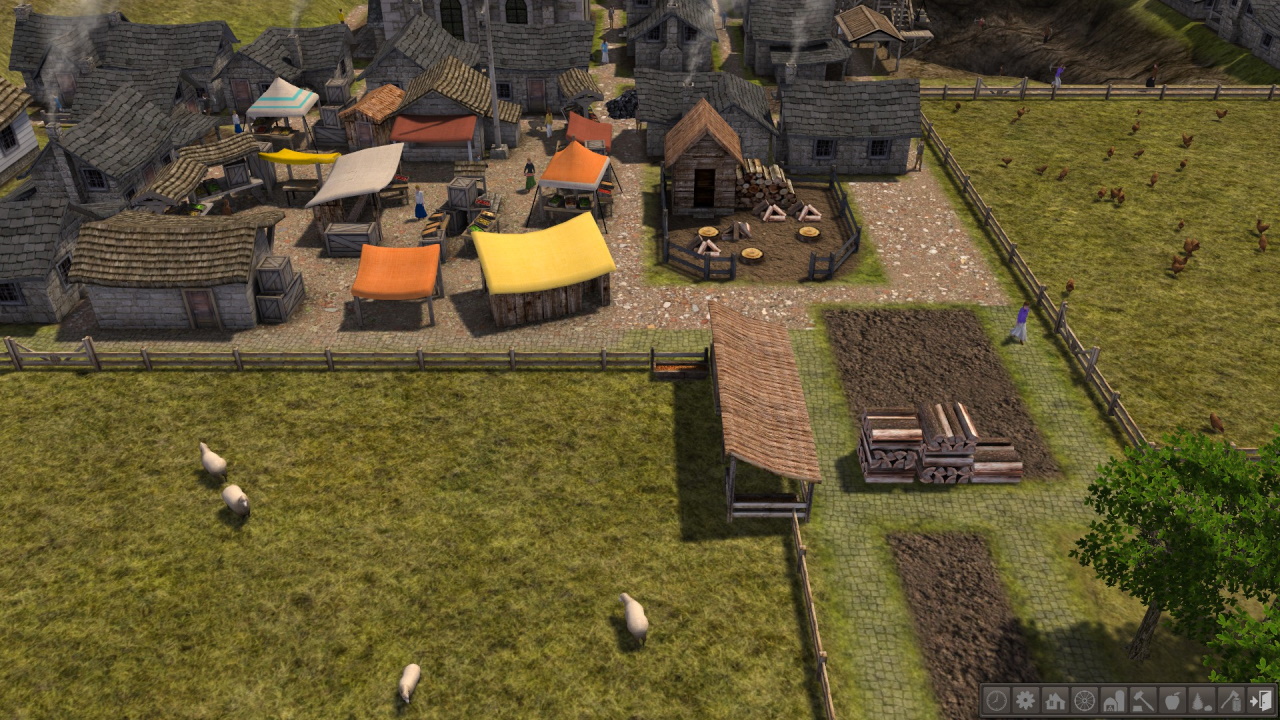Open the house building menu
Viewport: 1280px width, 720px height.
click(x=1054, y=700)
